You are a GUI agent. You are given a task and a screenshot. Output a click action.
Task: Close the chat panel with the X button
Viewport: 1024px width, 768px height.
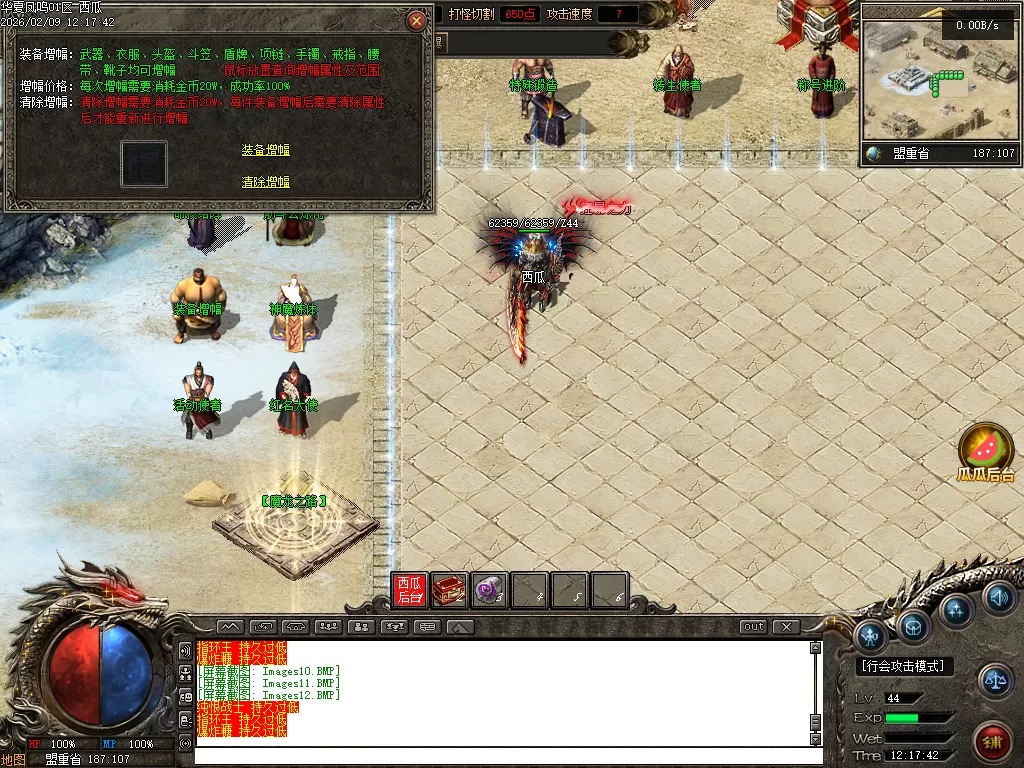click(786, 627)
